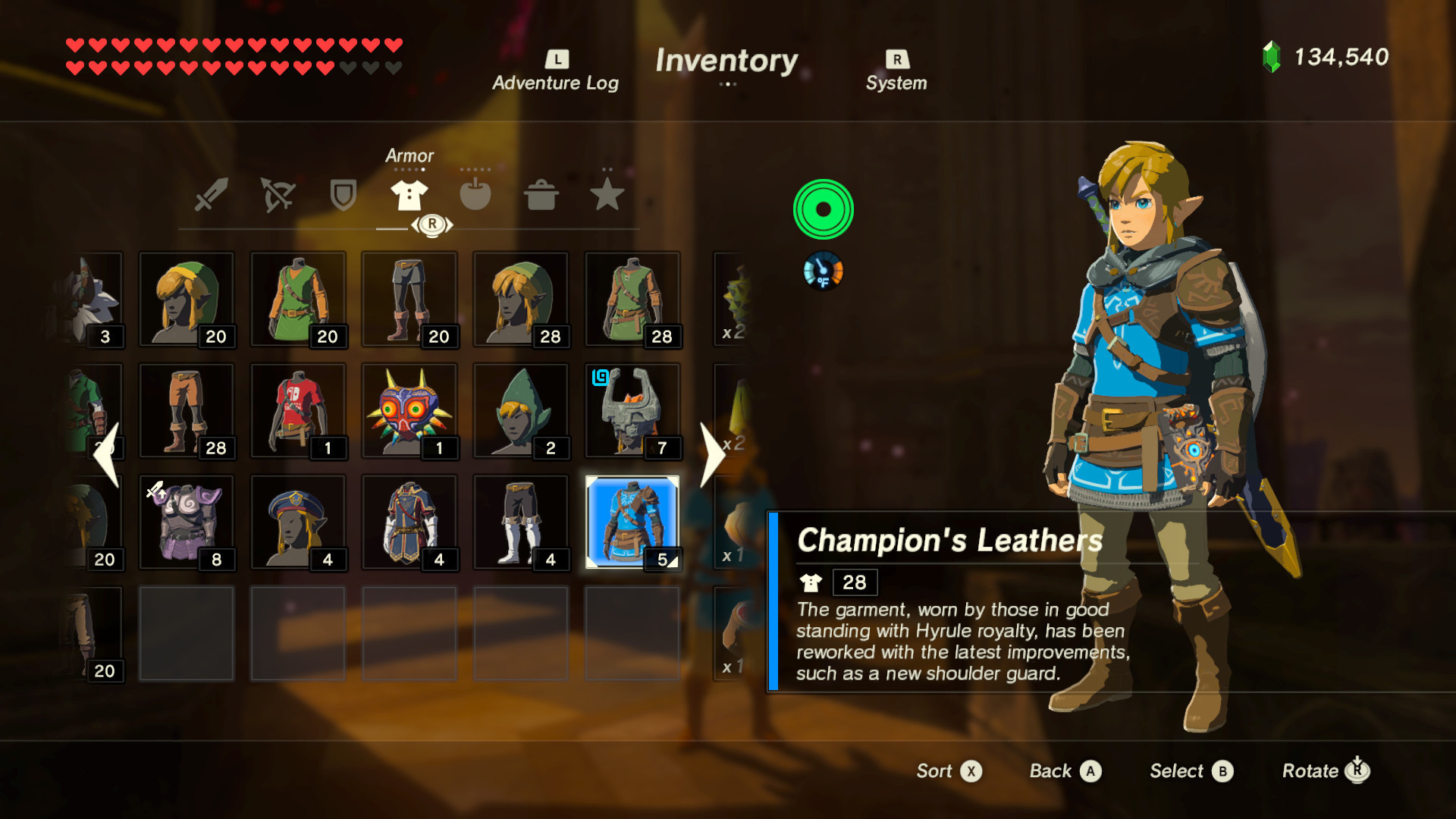The image size is (1456, 819).
Task: Click Back to exit the inventory
Action: [x=1065, y=770]
